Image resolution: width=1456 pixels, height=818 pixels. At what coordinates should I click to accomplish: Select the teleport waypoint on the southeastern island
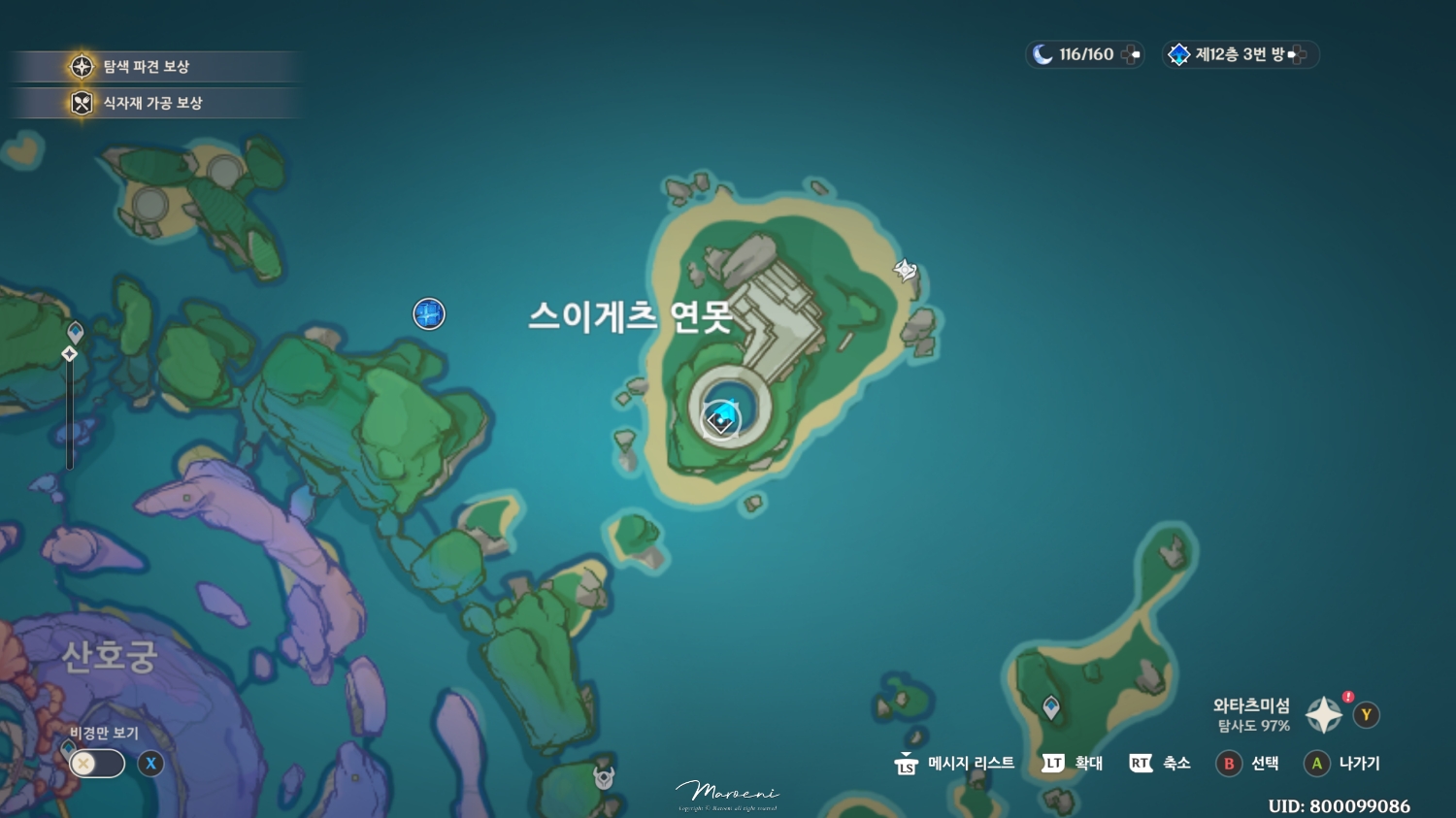1051,708
